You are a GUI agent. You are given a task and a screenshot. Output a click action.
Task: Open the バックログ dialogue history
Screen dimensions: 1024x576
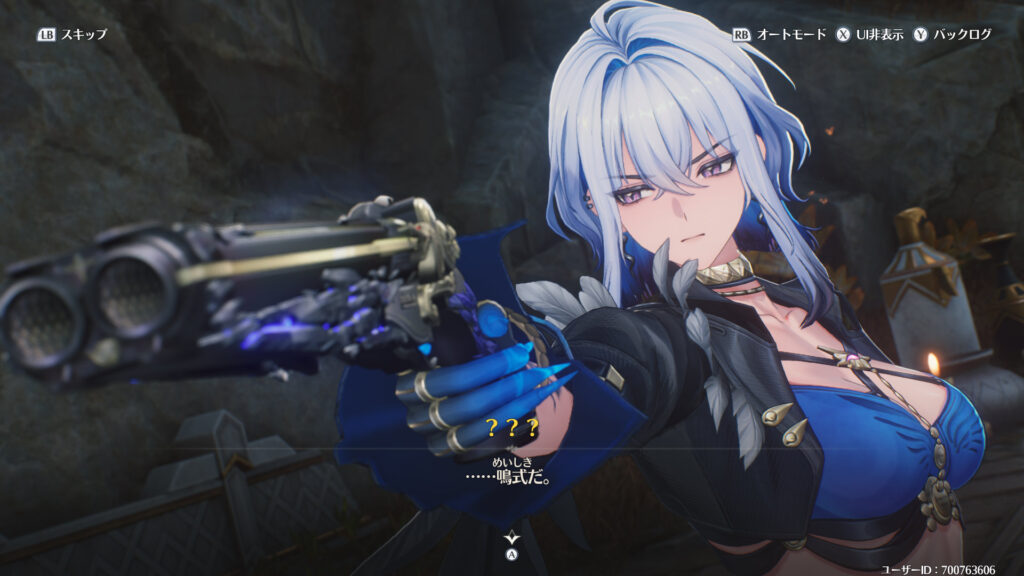952,34
